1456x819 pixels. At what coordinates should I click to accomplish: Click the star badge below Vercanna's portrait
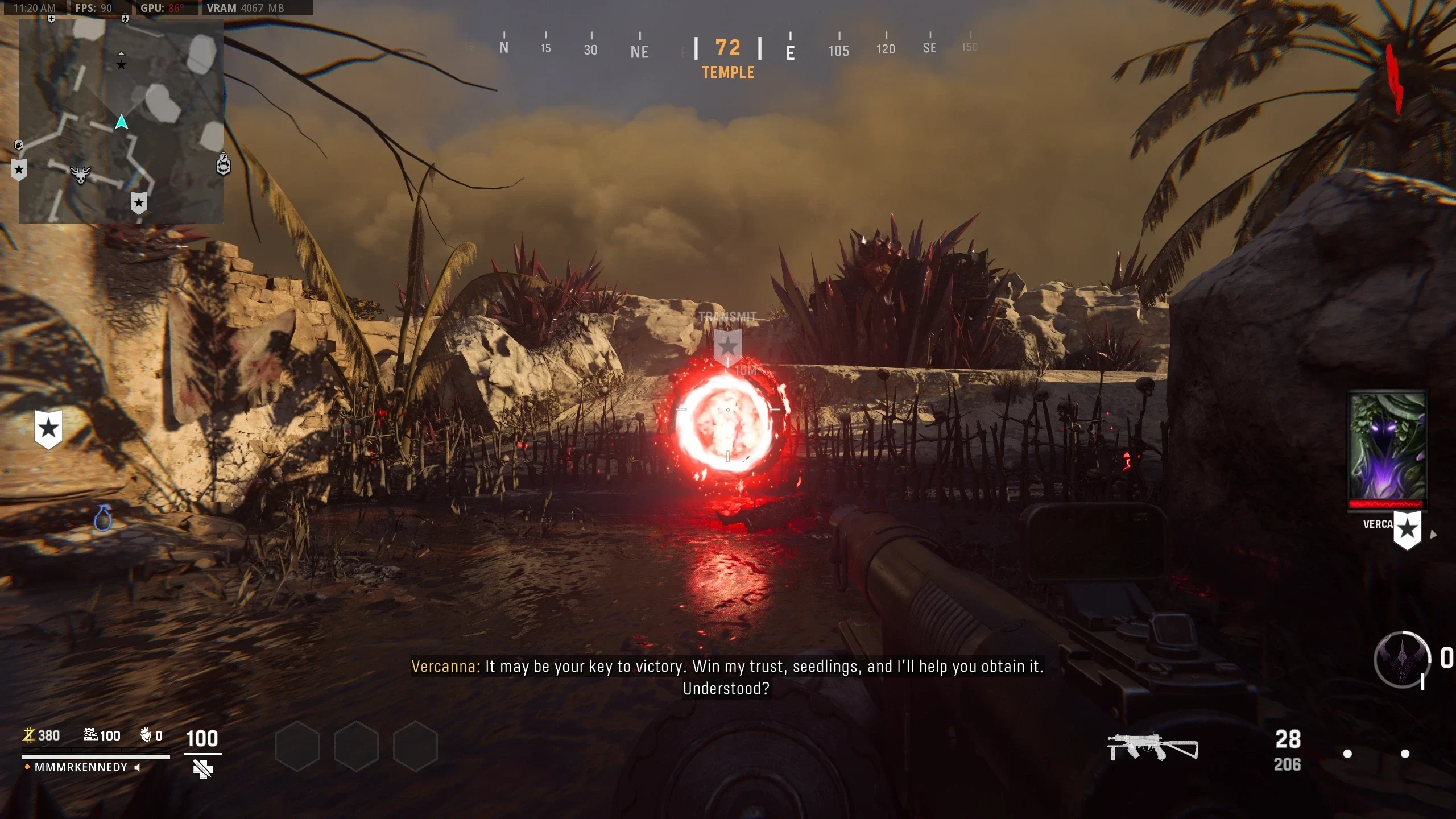(1407, 530)
